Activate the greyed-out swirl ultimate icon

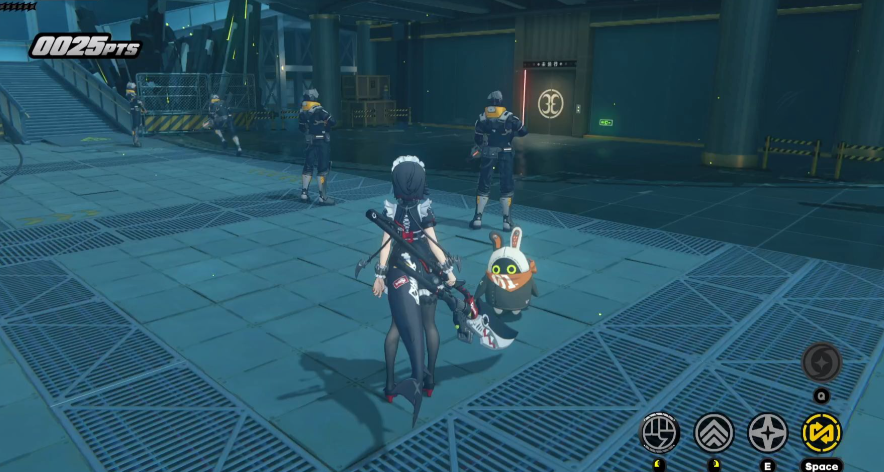point(821,362)
